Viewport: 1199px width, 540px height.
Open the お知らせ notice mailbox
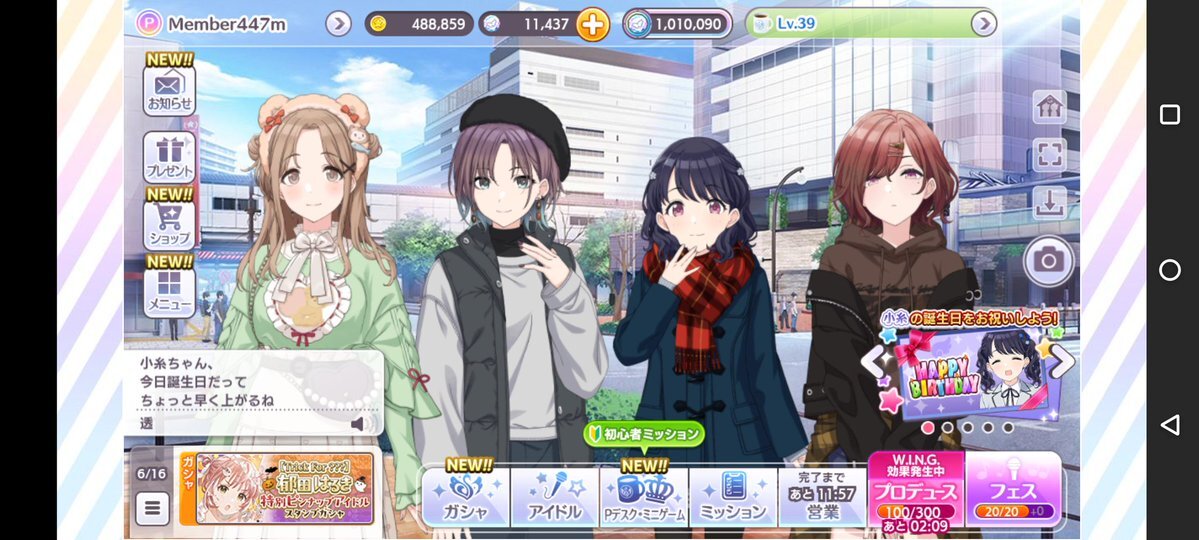point(169,88)
